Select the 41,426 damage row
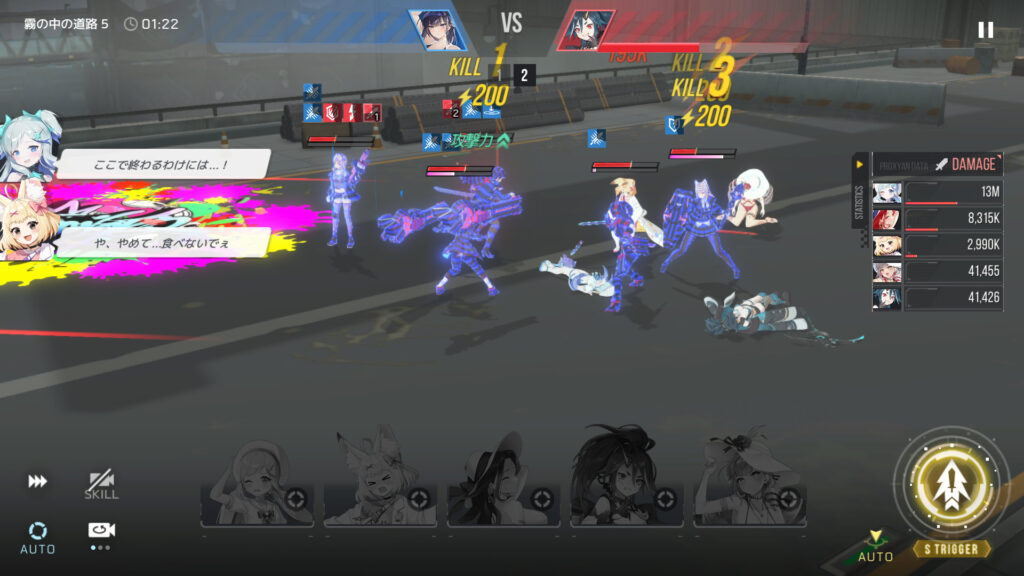 (937, 298)
